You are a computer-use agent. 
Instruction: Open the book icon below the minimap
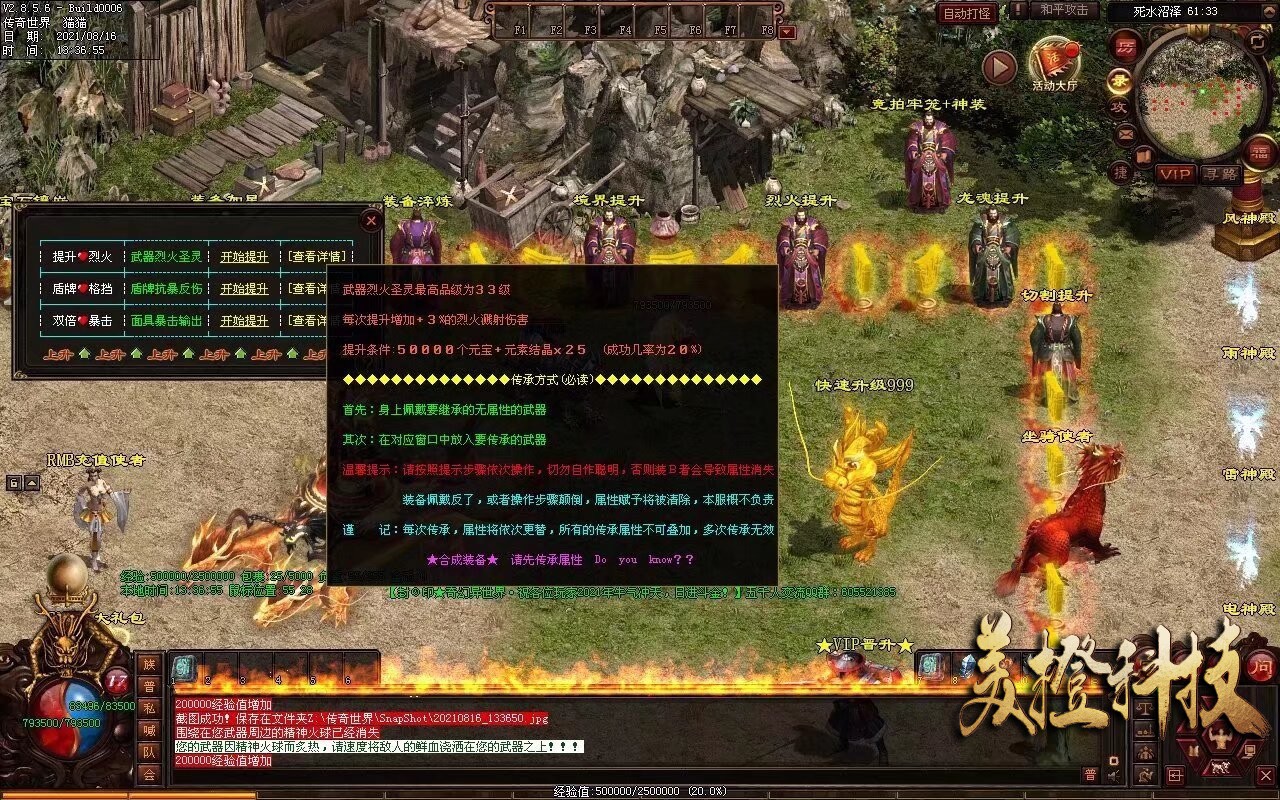point(1142,156)
